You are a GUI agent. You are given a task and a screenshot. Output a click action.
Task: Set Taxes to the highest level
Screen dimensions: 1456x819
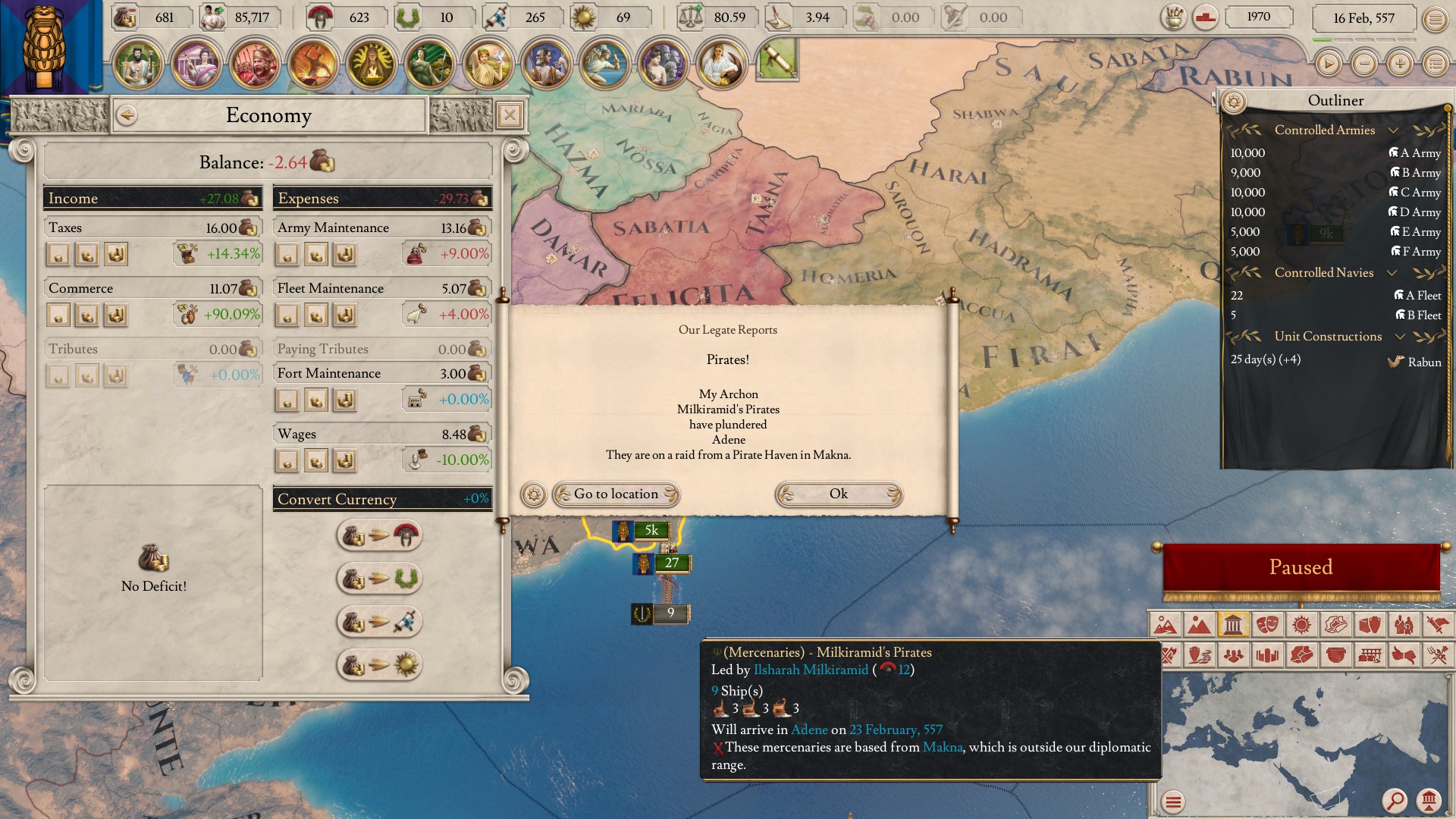pos(116,254)
